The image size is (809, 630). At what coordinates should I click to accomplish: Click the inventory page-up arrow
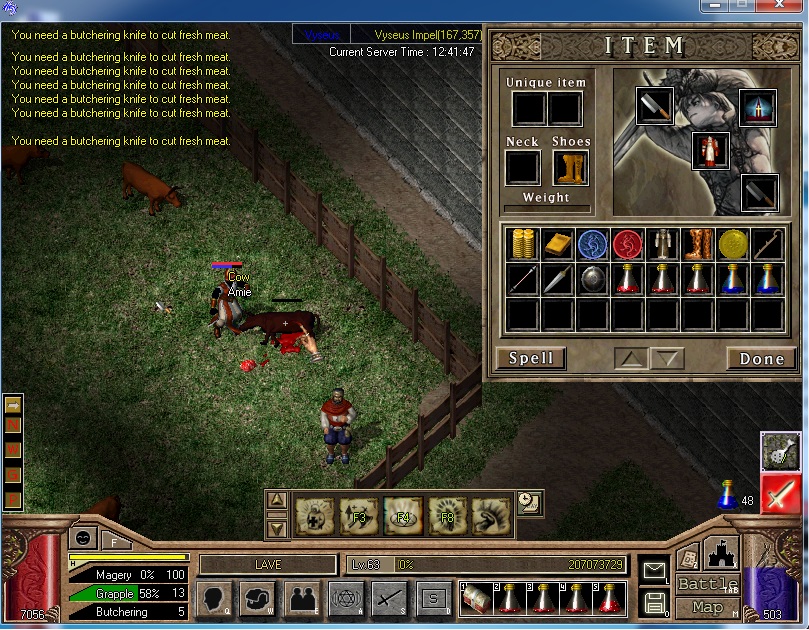630,359
